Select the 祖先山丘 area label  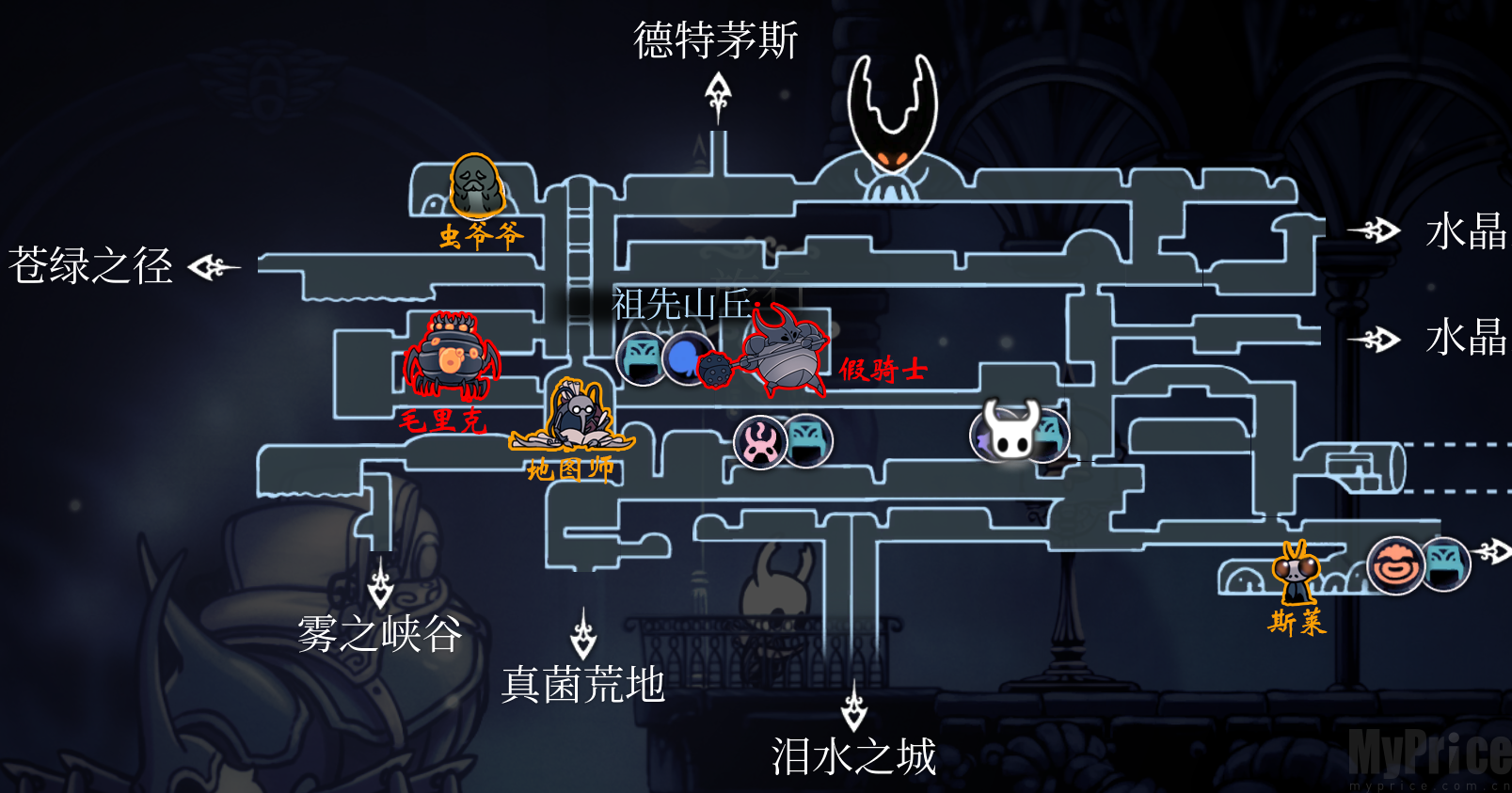tap(682, 302)
